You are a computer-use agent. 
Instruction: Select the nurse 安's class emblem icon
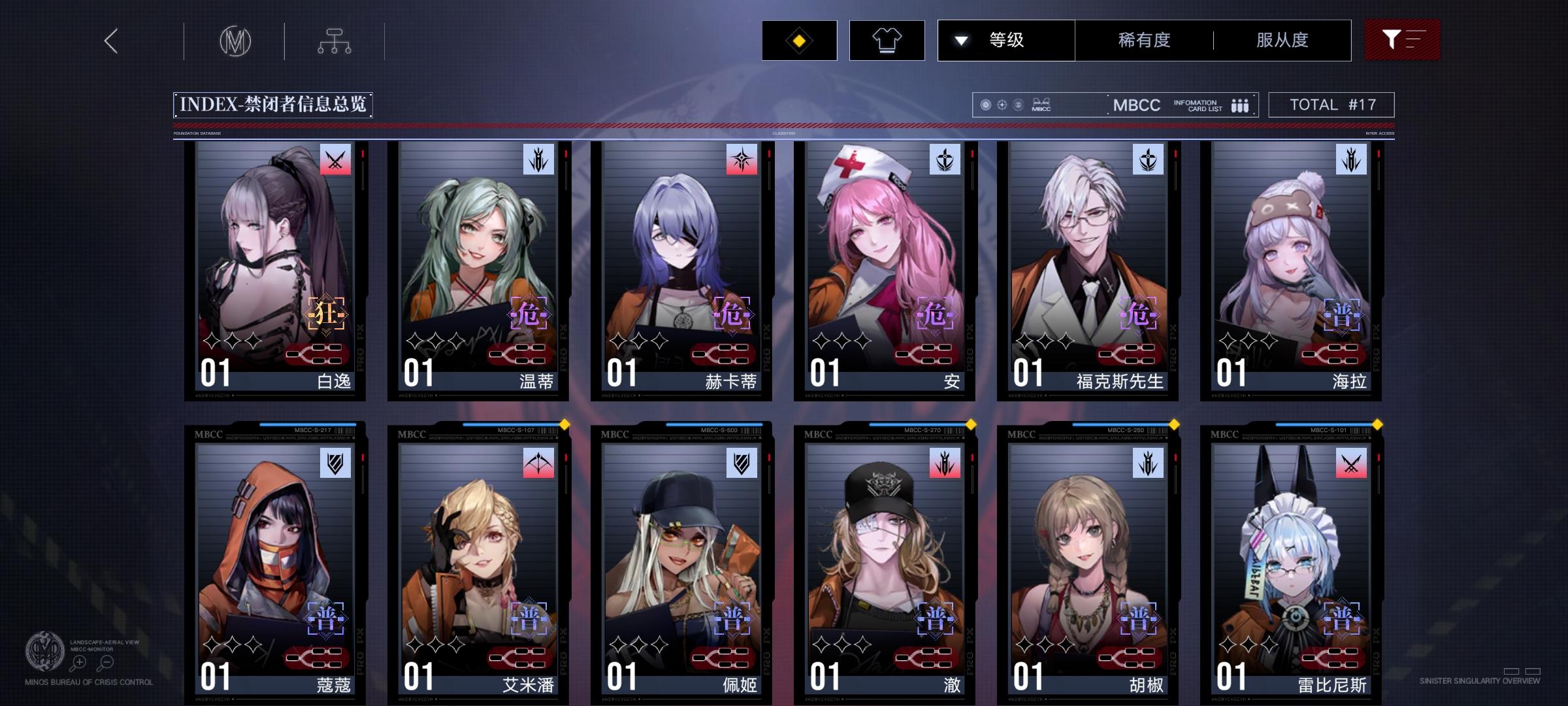tap(945, 160)
